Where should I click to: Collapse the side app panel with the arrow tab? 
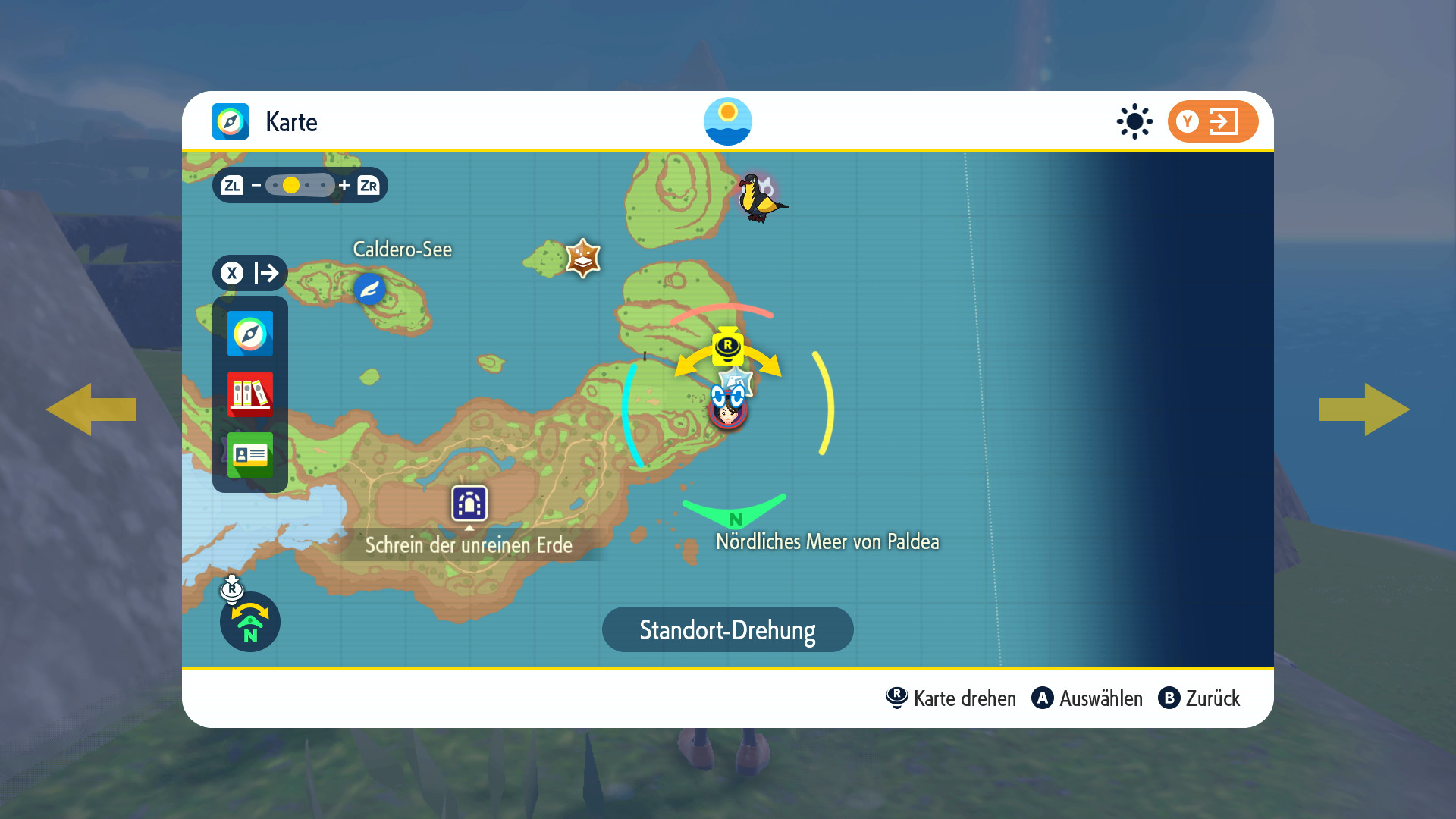click(249, 273)
